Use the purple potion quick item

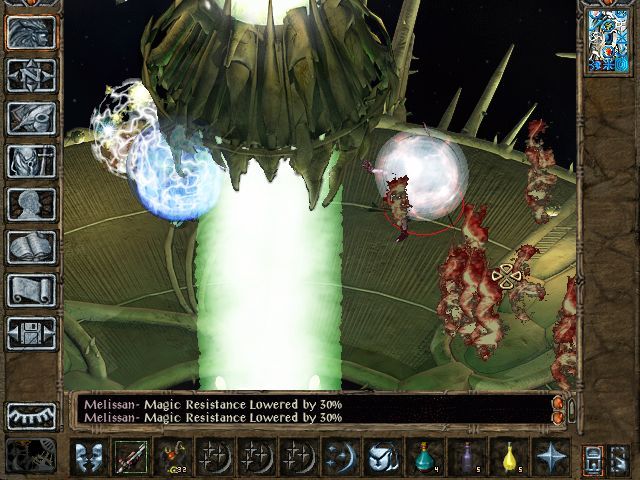click(x=466, y=458)
